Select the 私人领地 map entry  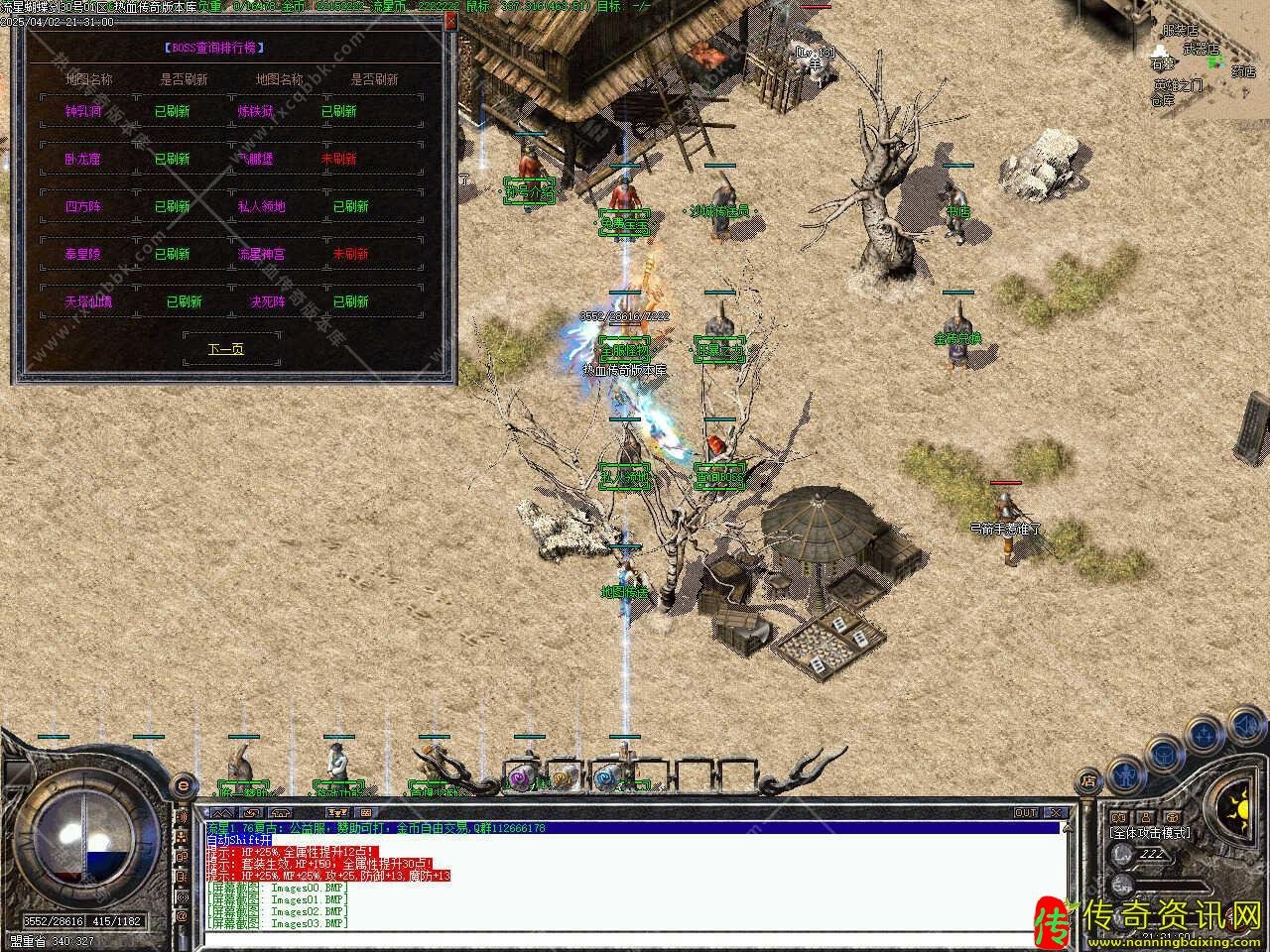[261, 206]
